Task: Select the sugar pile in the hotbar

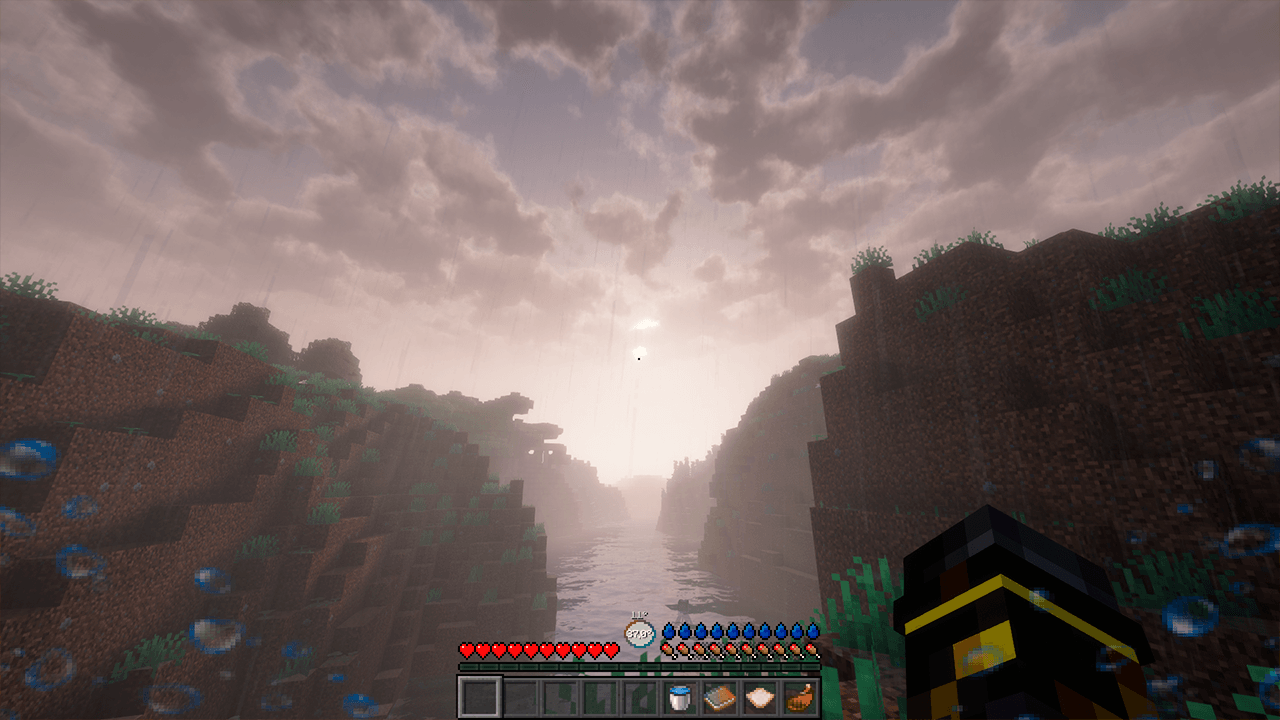Action: (x=759, y=696)
